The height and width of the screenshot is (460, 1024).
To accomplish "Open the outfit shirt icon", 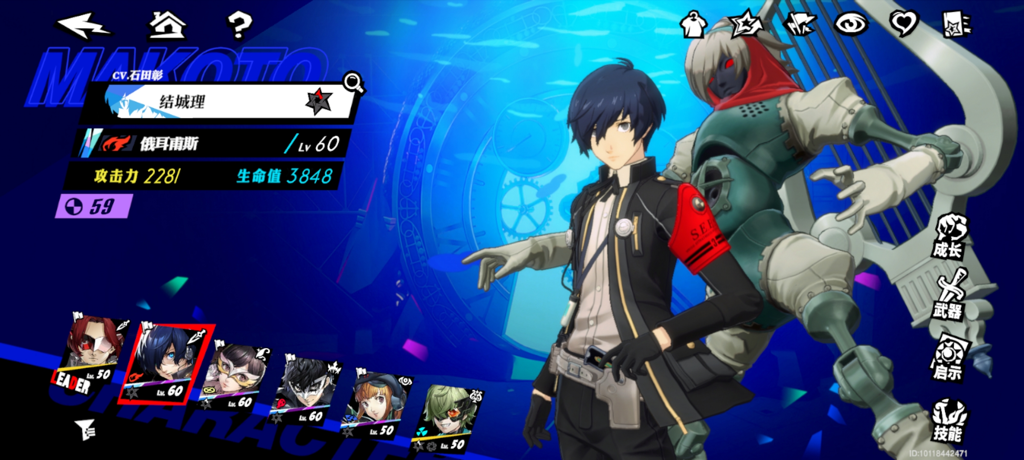I will 694,24.
